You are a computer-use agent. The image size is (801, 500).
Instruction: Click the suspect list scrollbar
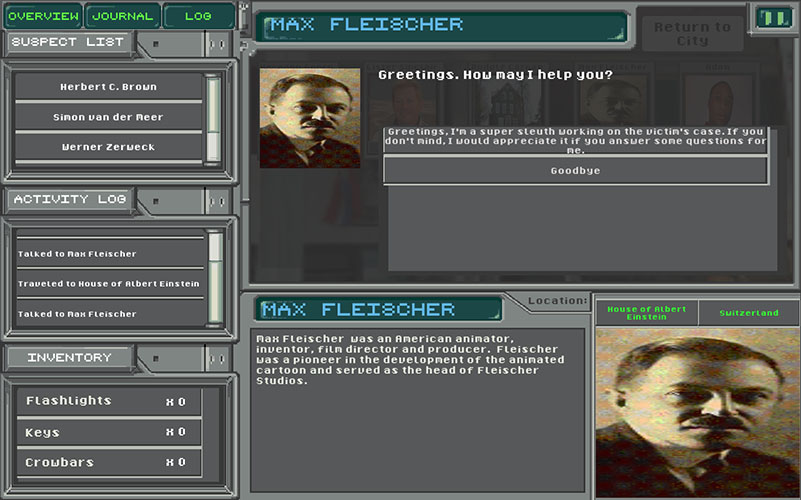213,118
